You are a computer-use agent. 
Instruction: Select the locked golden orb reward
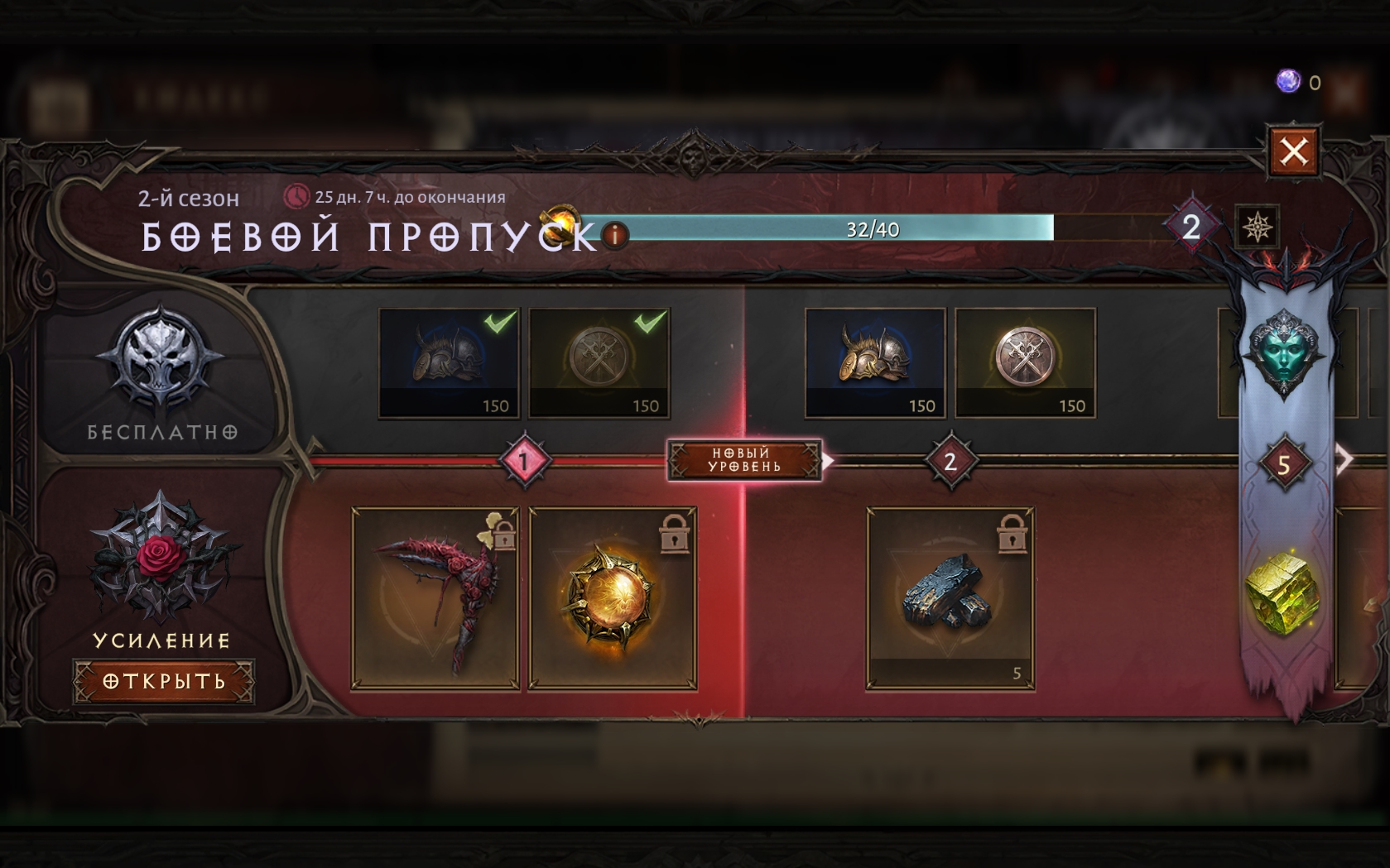[613, 598]
